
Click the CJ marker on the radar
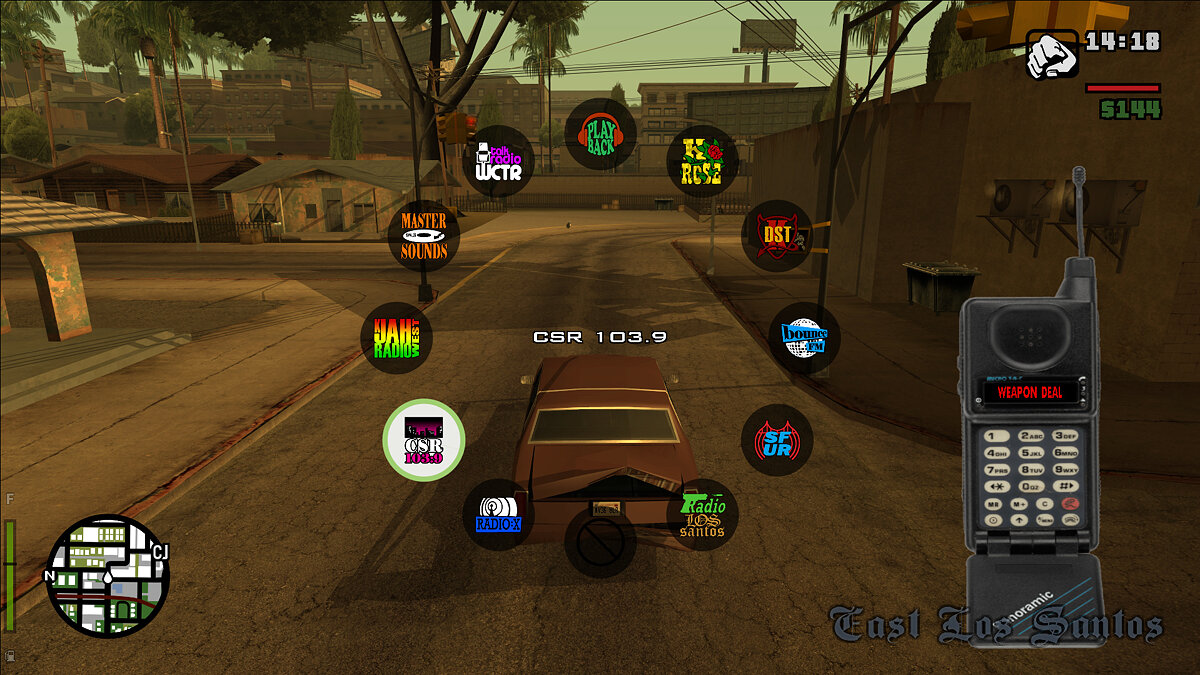coord(158,553)
